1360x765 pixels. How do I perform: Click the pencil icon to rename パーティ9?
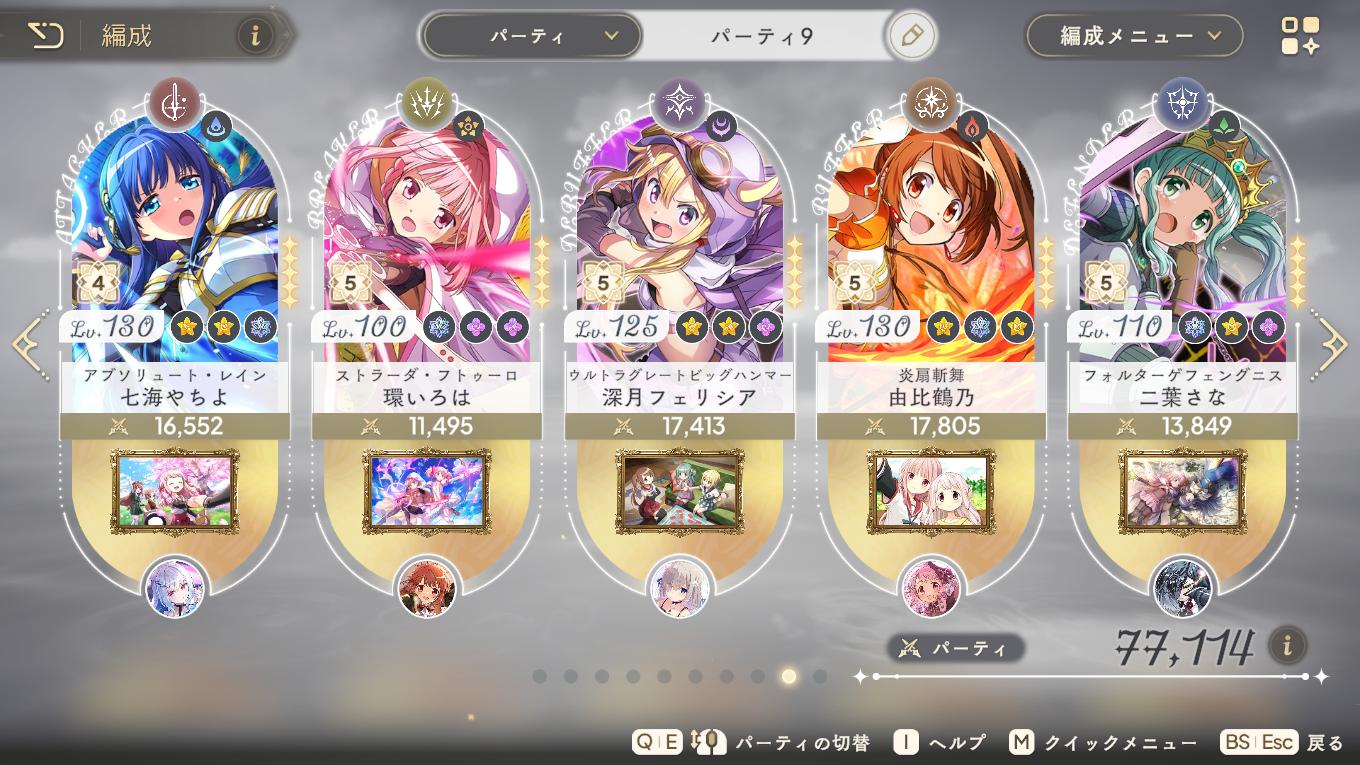tap(910, 34)
